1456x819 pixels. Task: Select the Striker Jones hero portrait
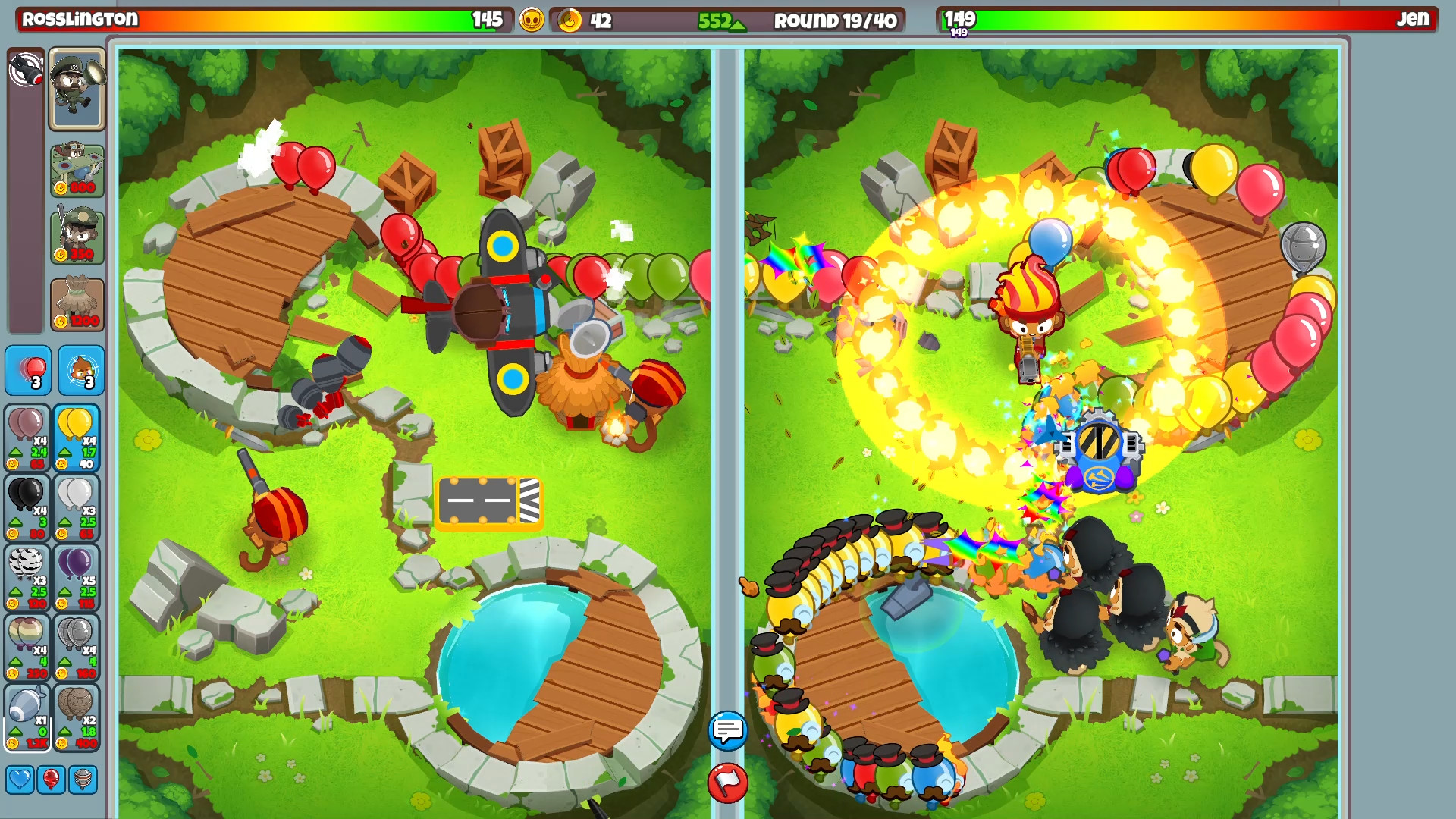[x=76, y=89]
